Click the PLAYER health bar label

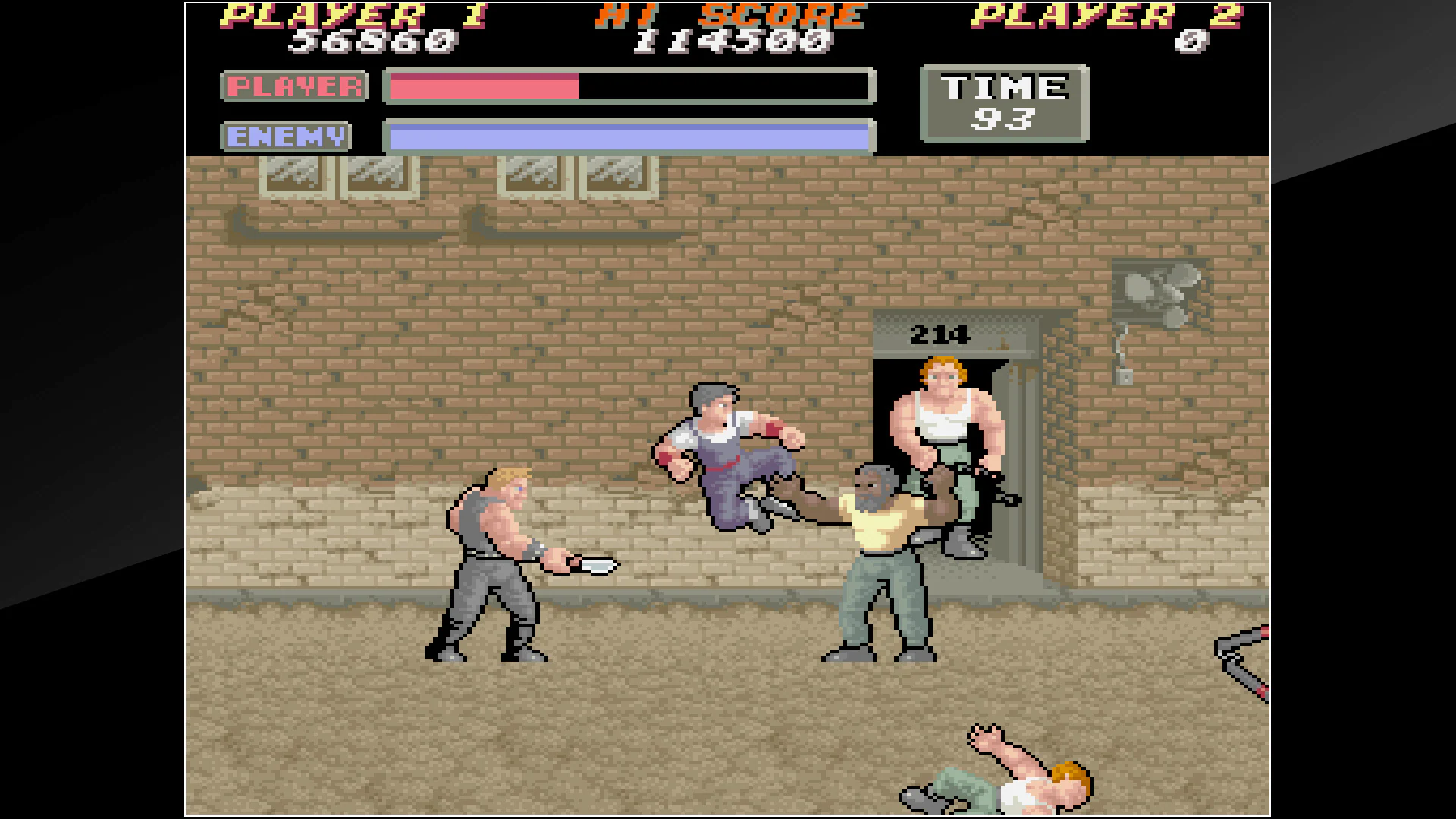294,85
